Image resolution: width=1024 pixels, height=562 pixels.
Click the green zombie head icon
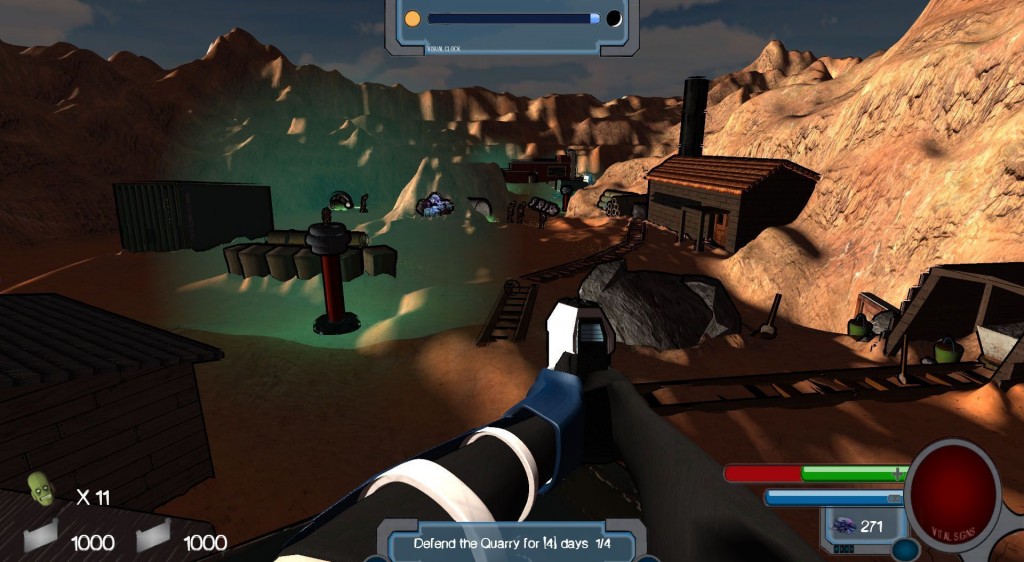(39, 489)
